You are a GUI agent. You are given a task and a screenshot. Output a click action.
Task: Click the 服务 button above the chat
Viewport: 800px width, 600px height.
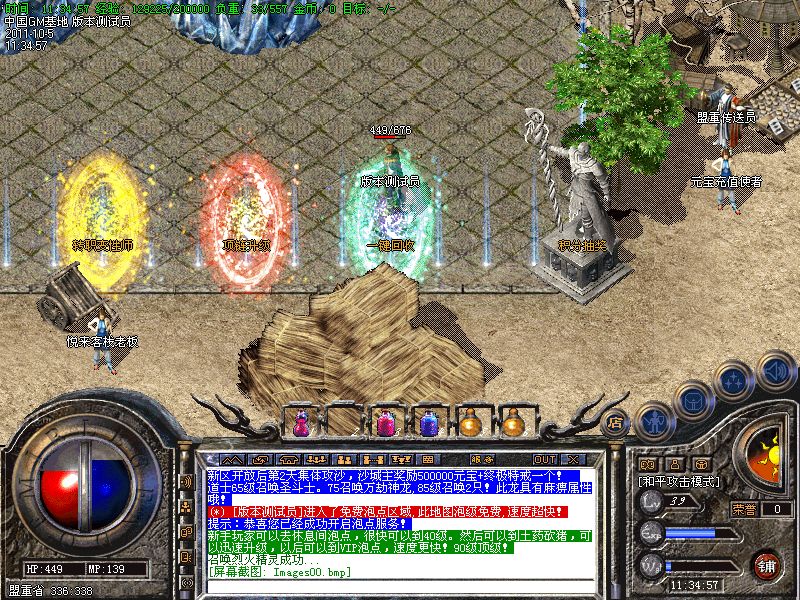point(482,459)
